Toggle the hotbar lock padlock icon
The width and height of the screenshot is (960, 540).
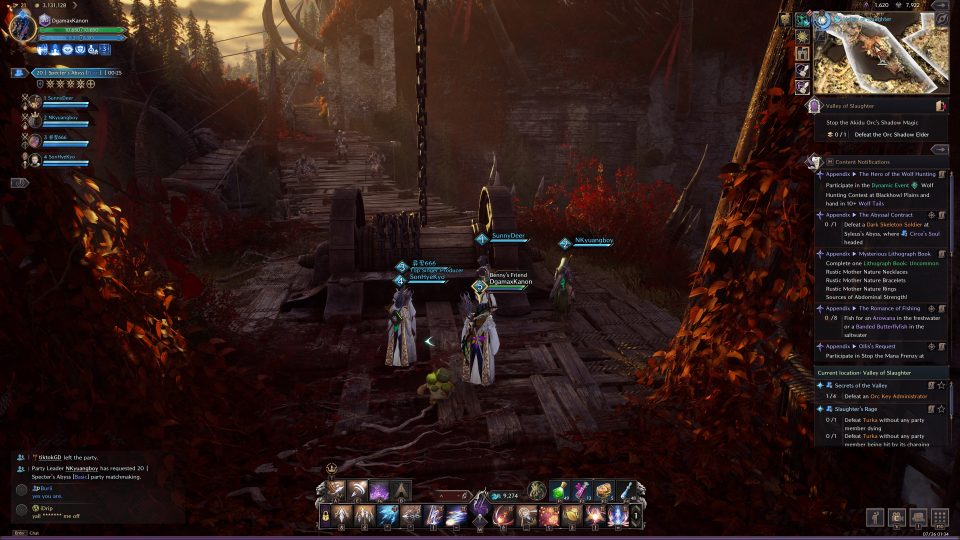(325, 515)
